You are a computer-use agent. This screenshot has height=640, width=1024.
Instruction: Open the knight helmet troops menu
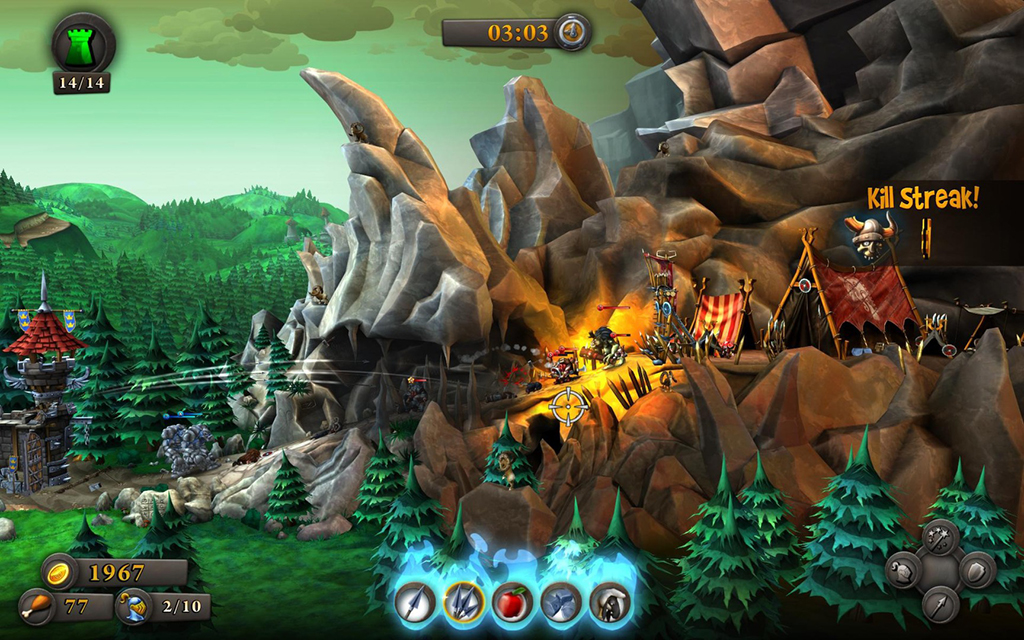click(x=903, y=571)
